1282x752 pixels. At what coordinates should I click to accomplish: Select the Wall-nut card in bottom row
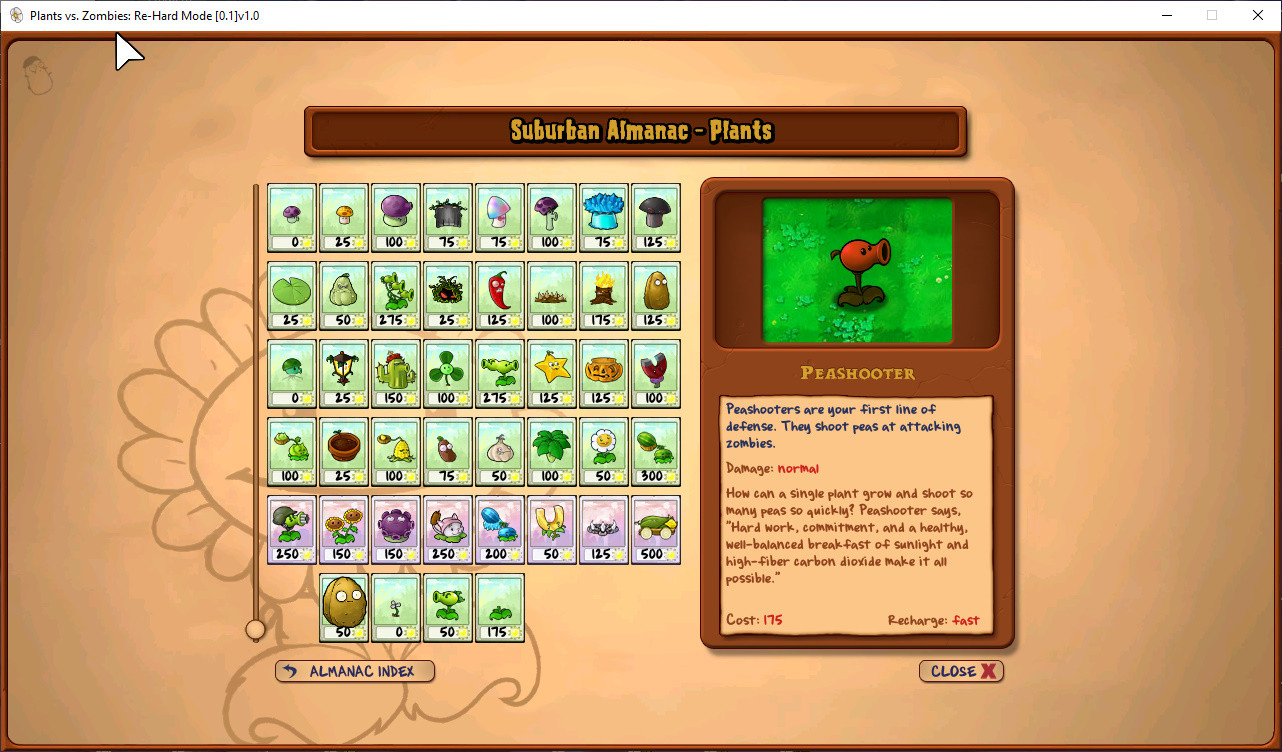[344, 608]
